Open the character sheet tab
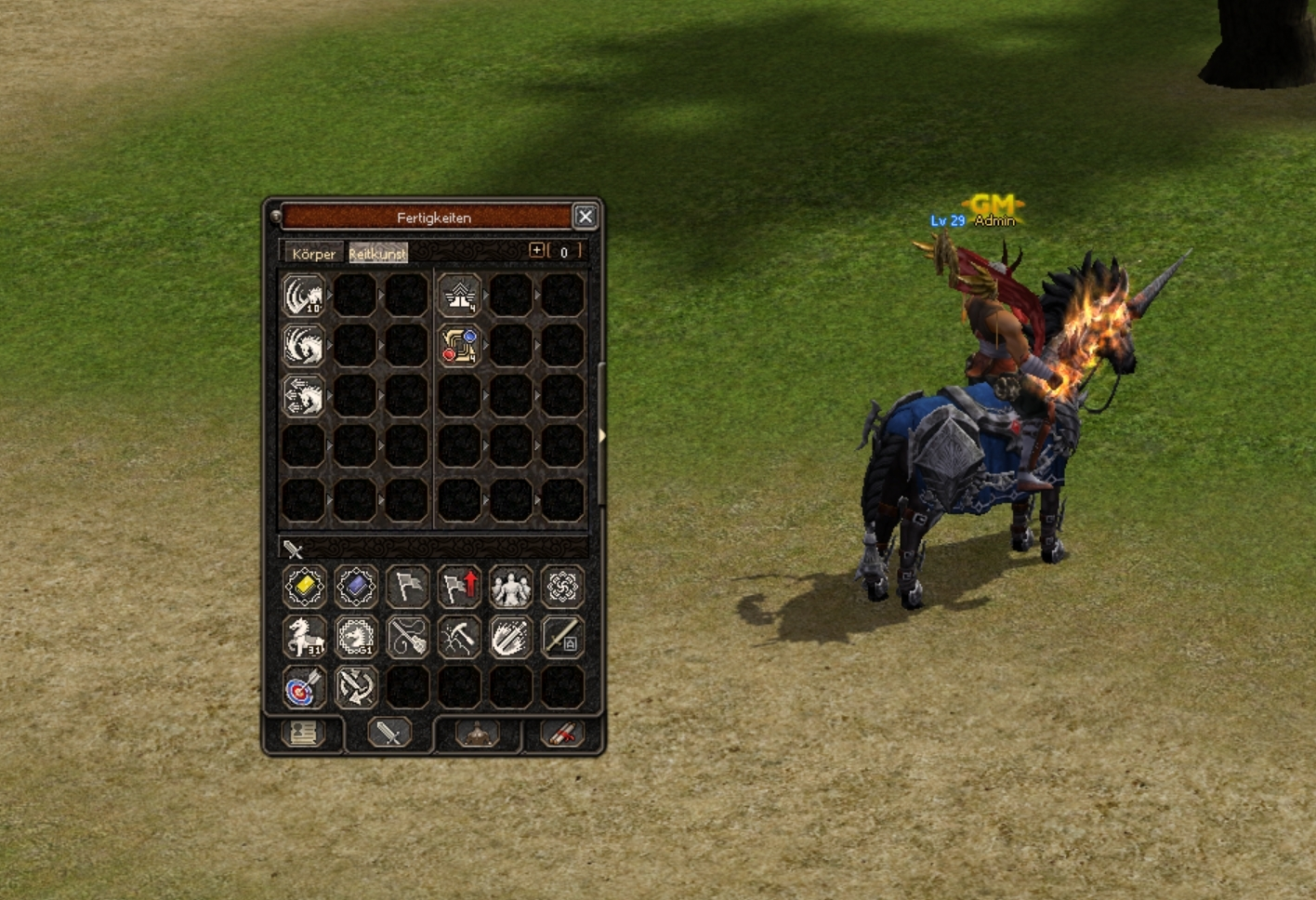The height and width of the screenshot is (900, 1316). [x=304, y=734]
